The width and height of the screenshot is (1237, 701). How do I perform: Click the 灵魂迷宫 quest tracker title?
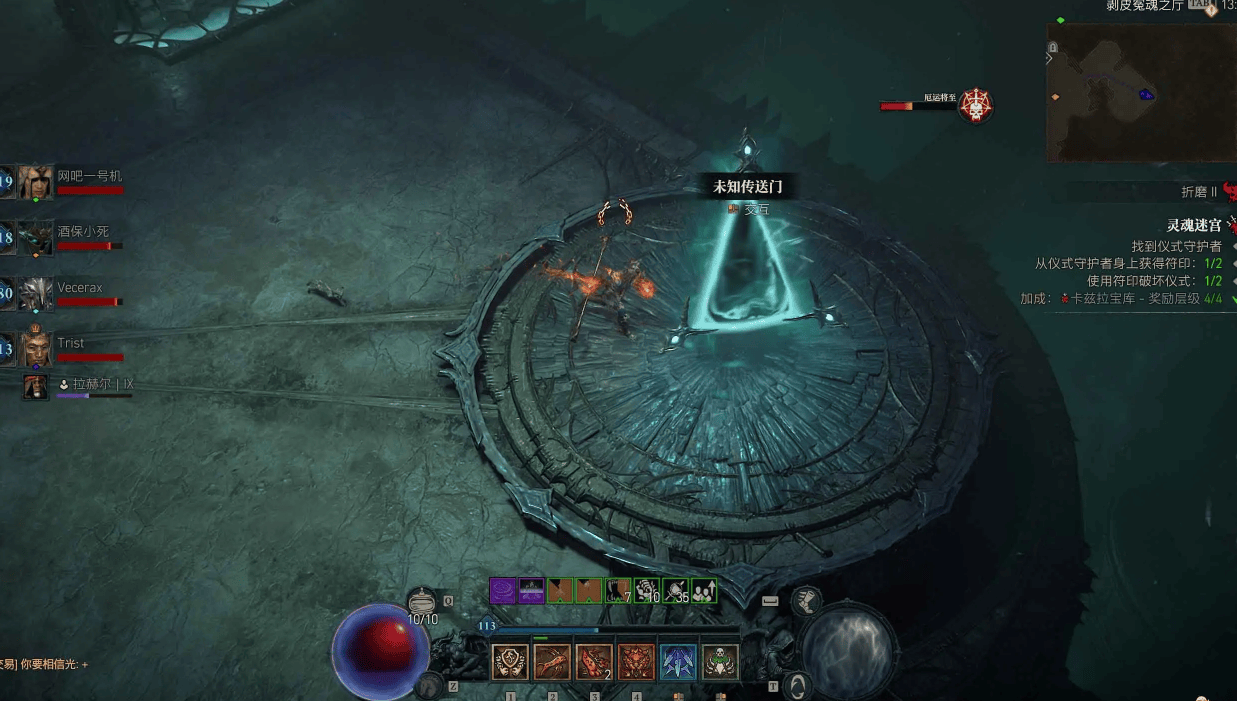tap(1194, 226)
